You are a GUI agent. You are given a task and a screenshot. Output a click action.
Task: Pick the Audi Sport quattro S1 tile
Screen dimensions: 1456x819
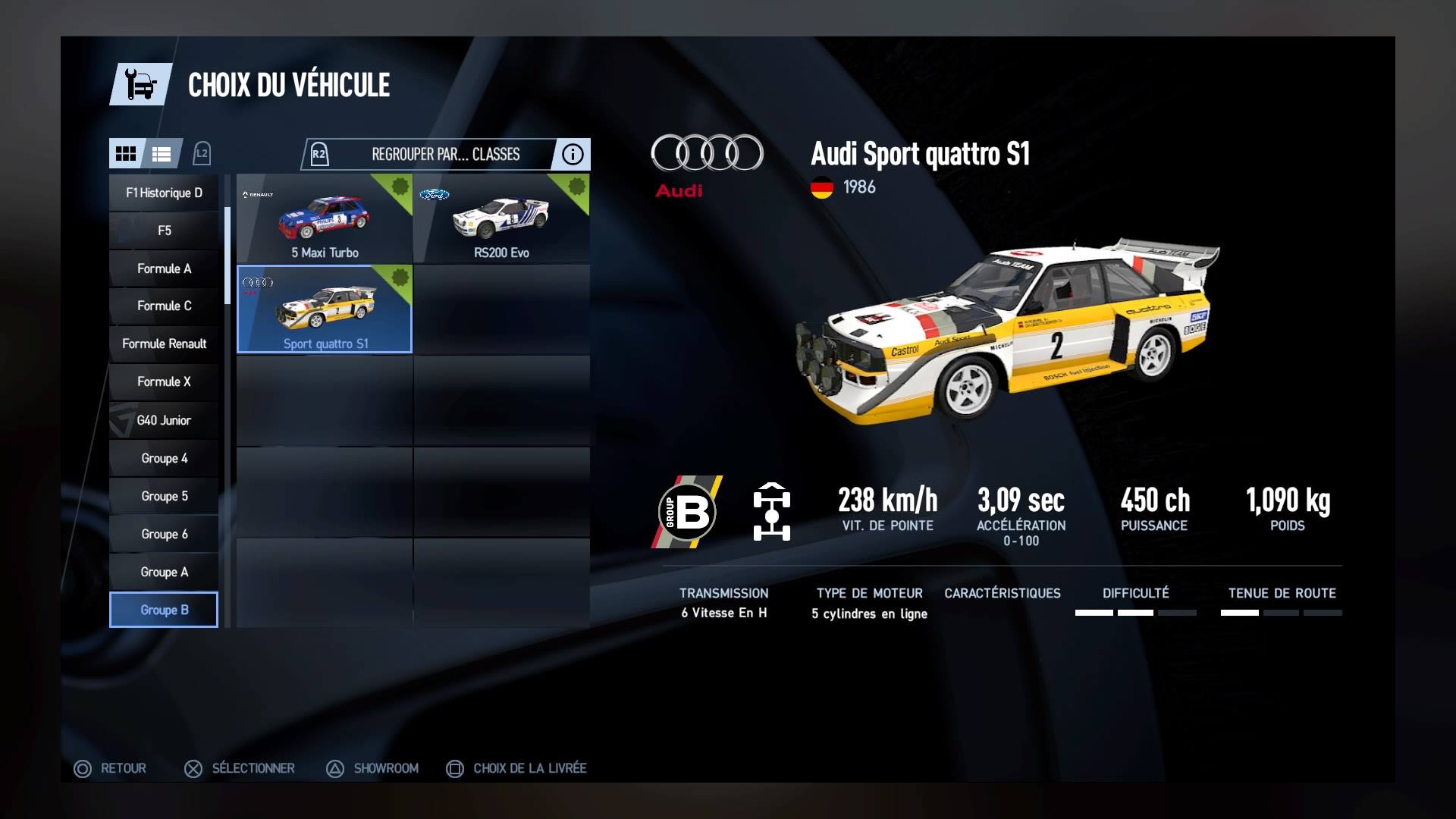(x=325, y=309)
